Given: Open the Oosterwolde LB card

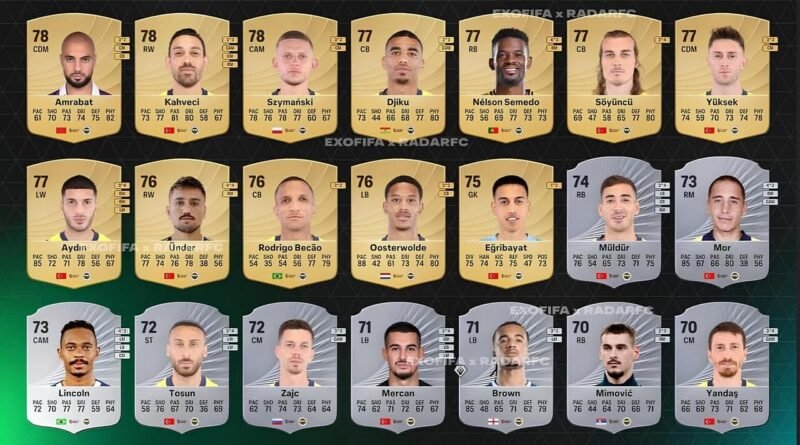Looking at the screenshot, I should pyautogui.click(x=398, y=222).
